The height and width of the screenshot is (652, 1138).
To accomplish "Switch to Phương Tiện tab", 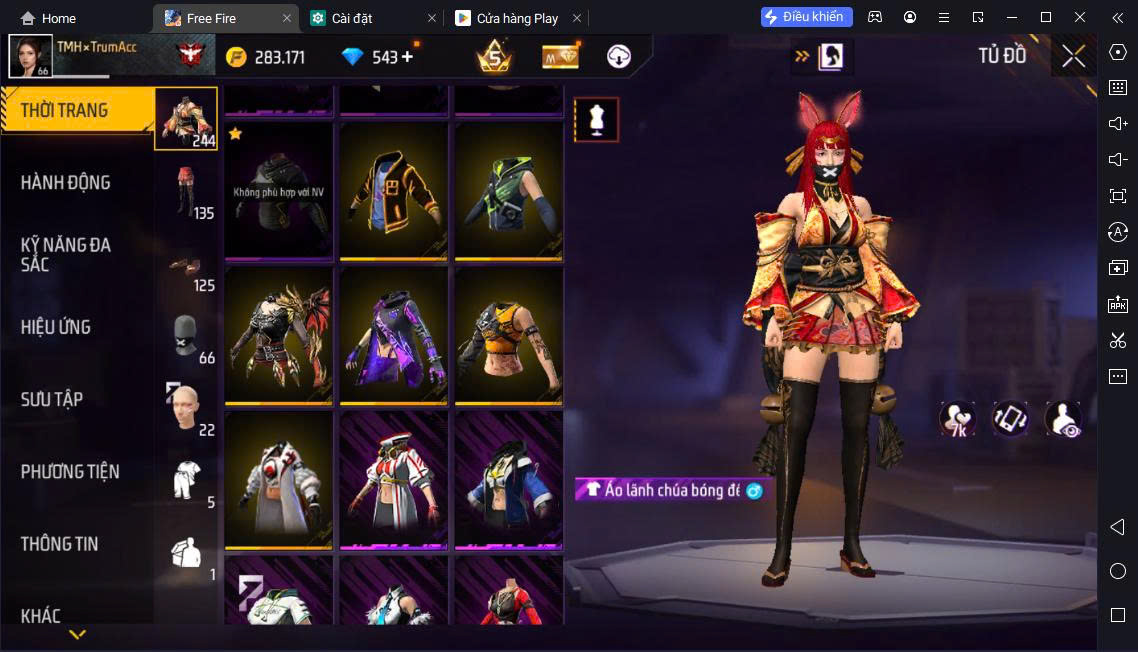I will click(x=70, y=471).
